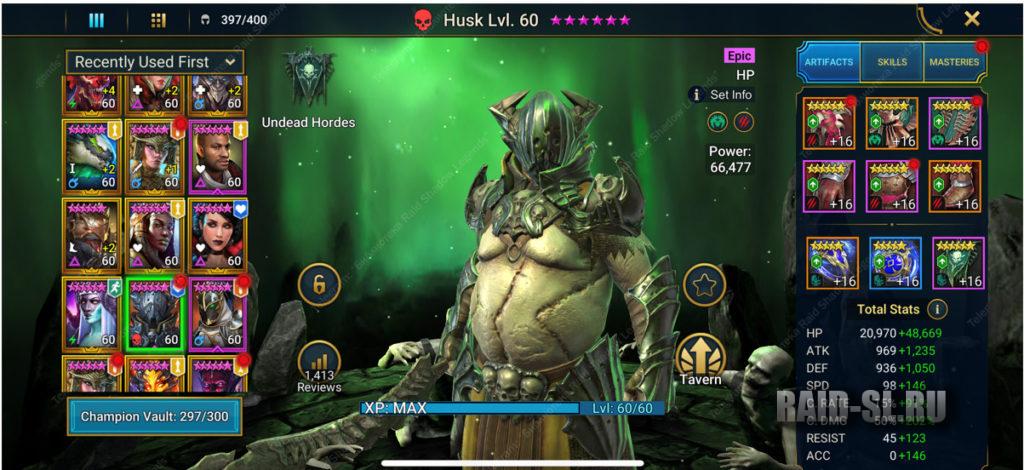Read the 1,413 Reviews
The height and width of the screenshot is (470, 1024).
319,366
